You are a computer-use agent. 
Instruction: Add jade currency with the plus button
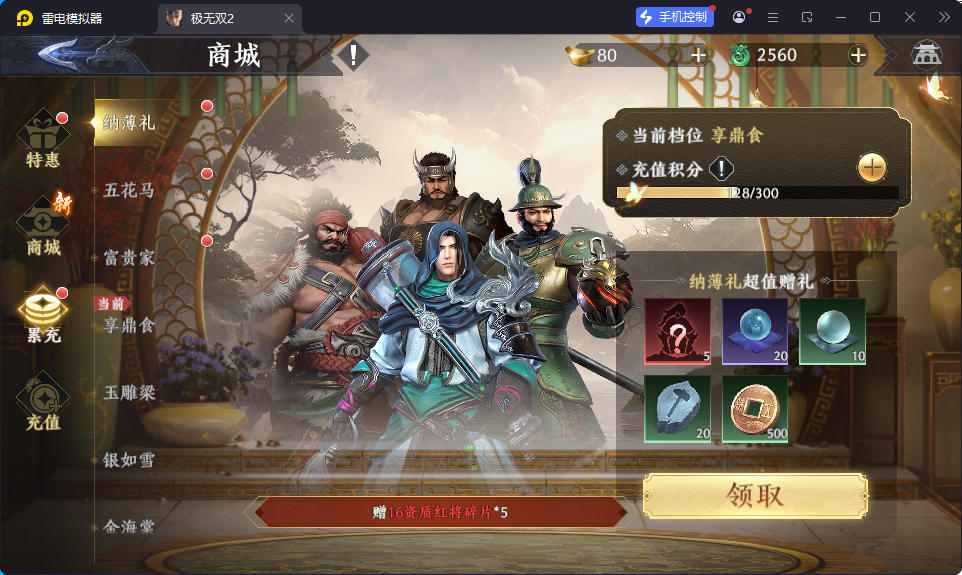point(857,56)
